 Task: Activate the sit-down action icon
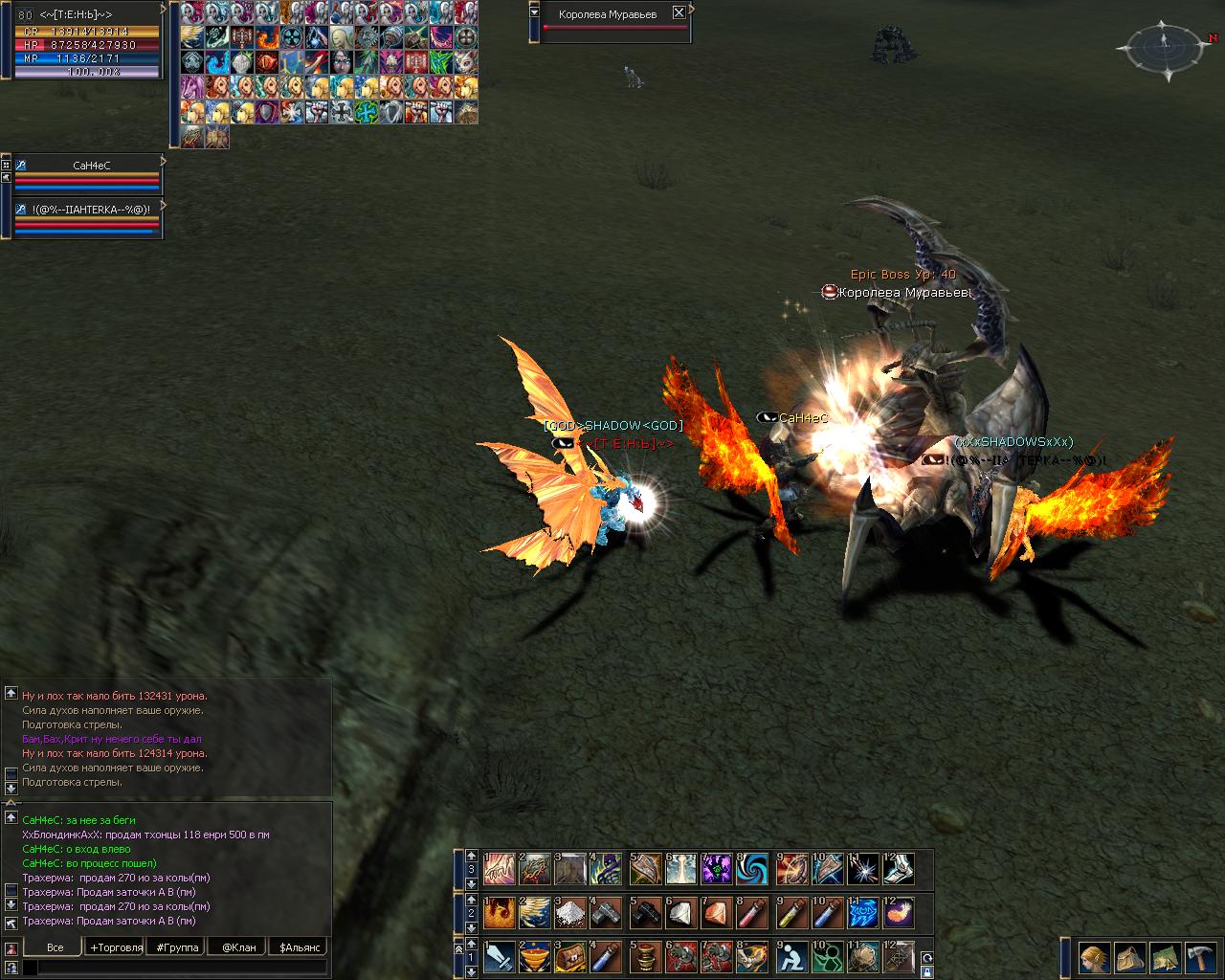(791, 956)
